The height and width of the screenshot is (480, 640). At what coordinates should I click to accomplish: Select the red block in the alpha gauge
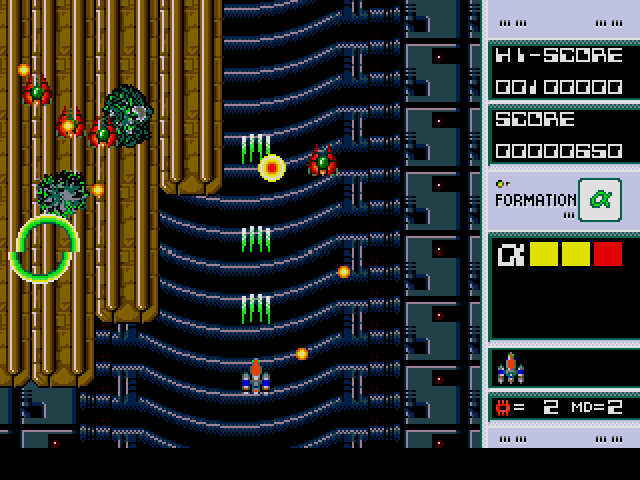pyautogui.click(x=607, y=254)
